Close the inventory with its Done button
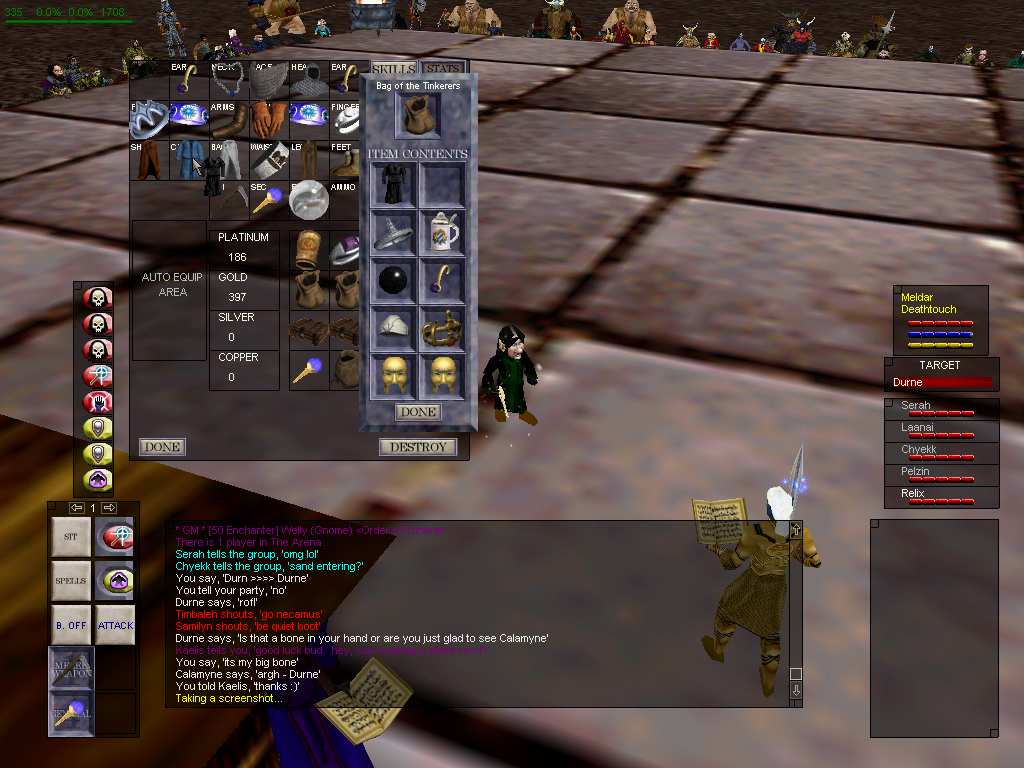 (x=161, y=447)
